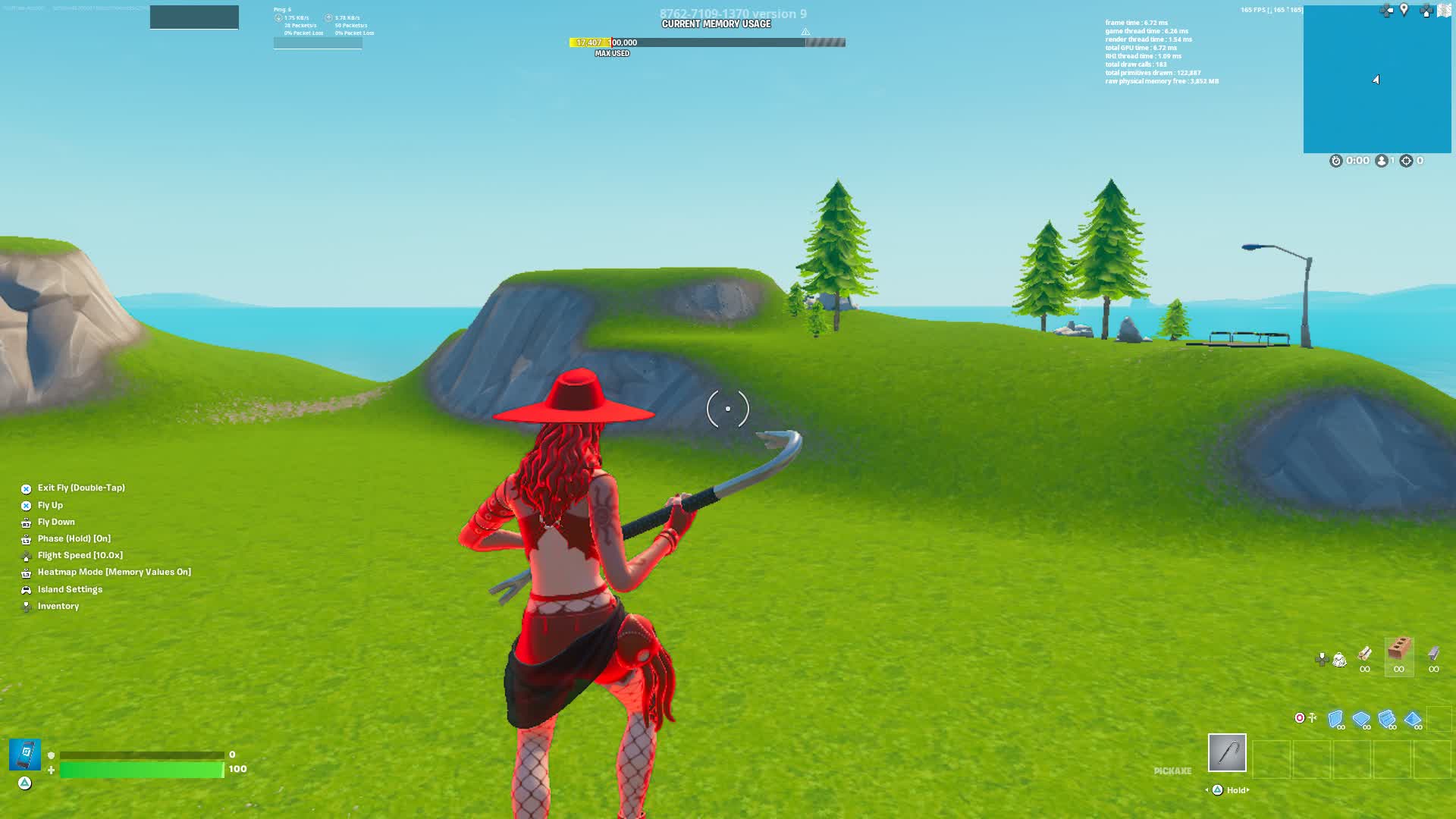Select the floor build piece icon
The image size is (1456, 819).
1360,719
